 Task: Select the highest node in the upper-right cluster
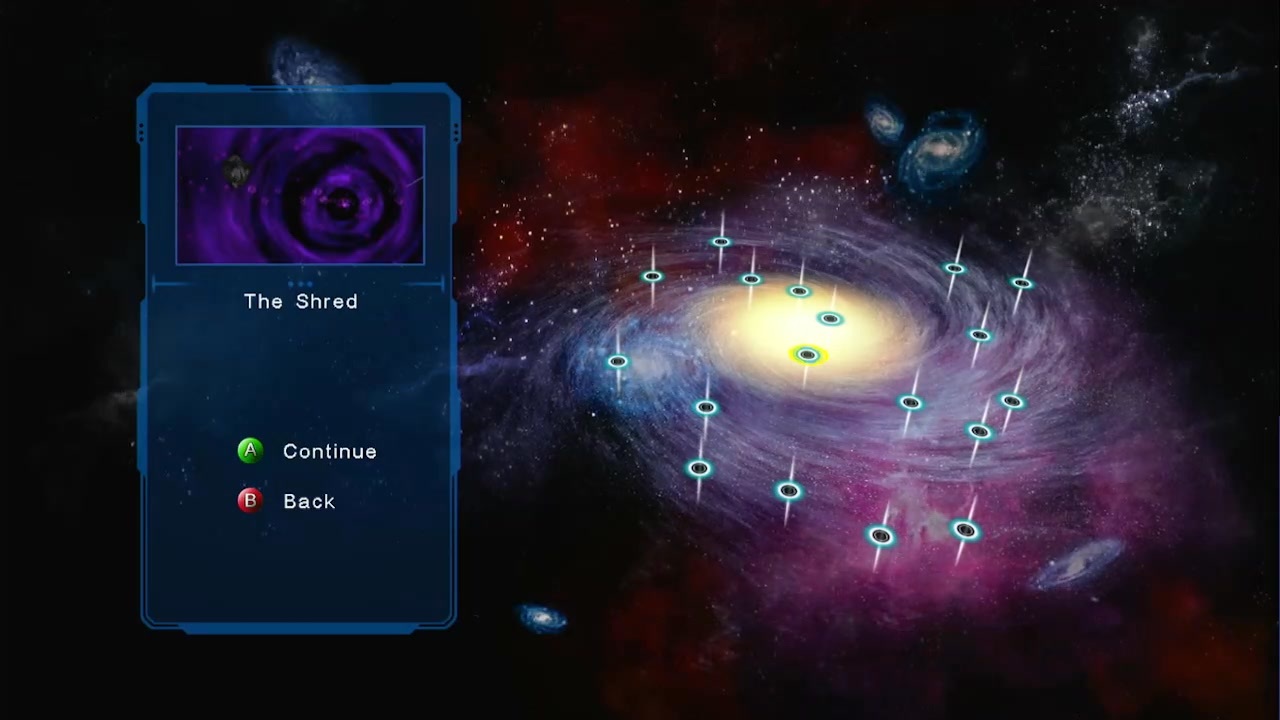coord(955,268)
